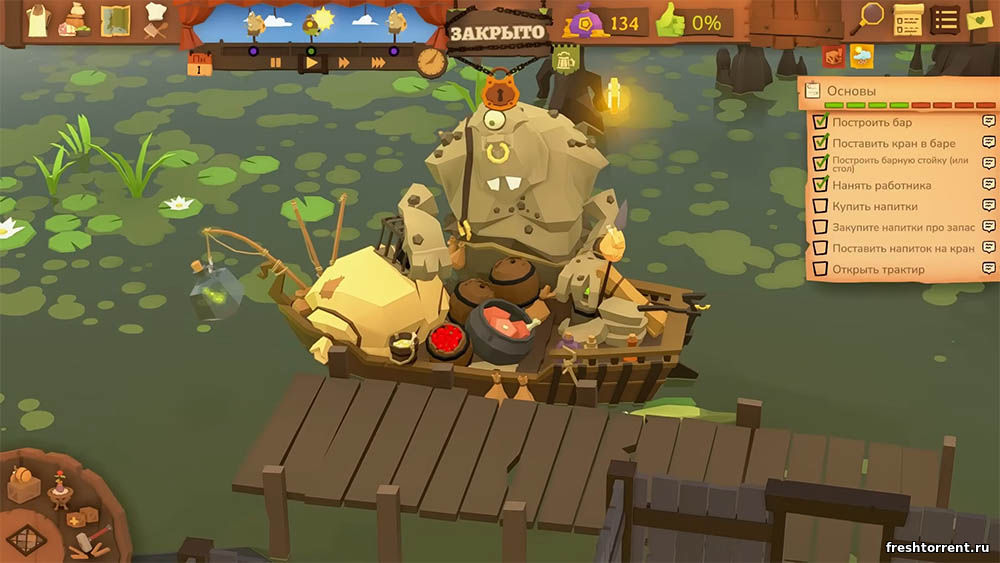The image size is (1000, 563).
Task: Pause the game time
Action: pos(276,62)
